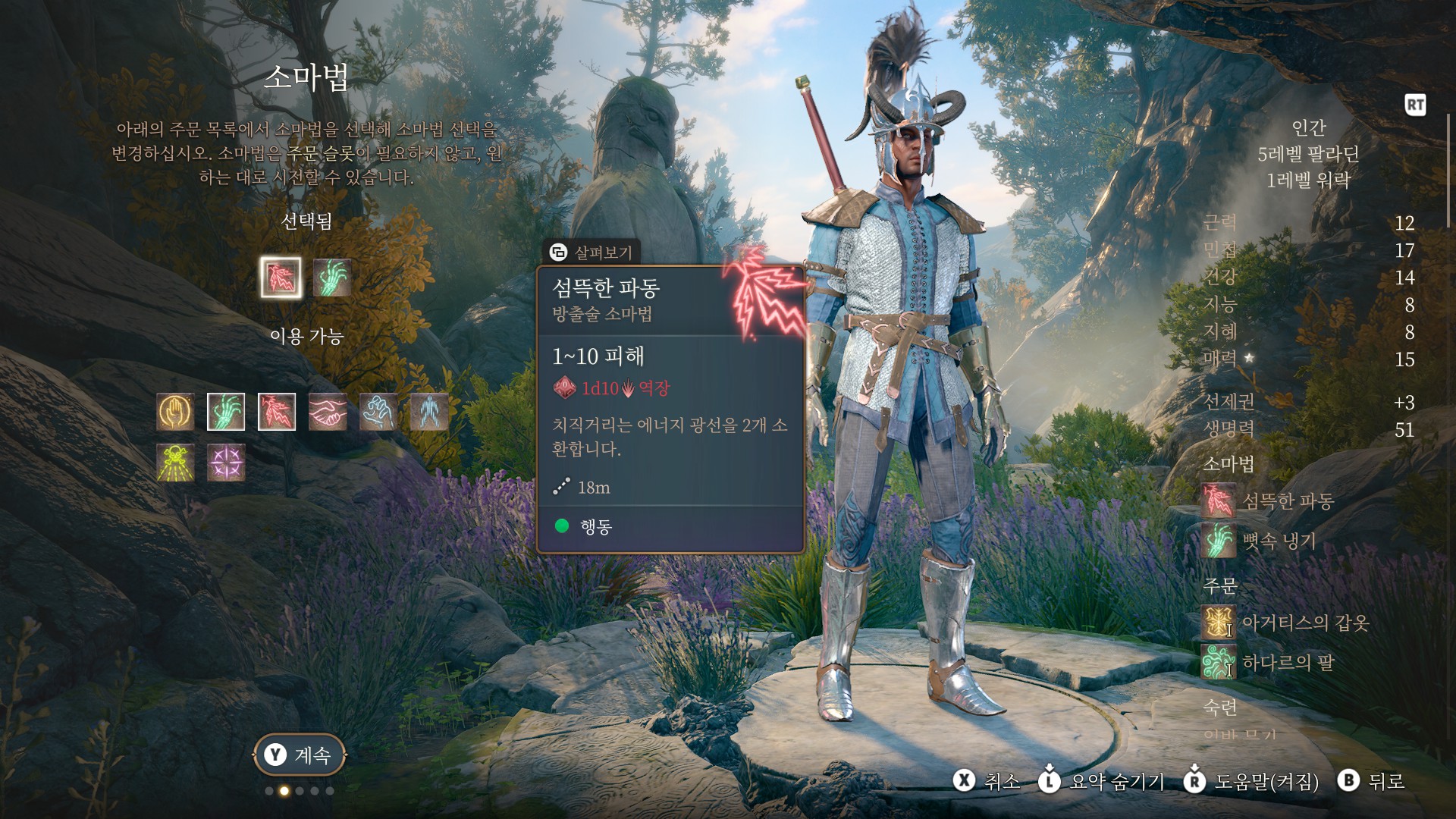Pick Eldritch Blast in the available cantrip list
Image resolution: width=1456 pixels, height=819 pixels.
(277, 412)
